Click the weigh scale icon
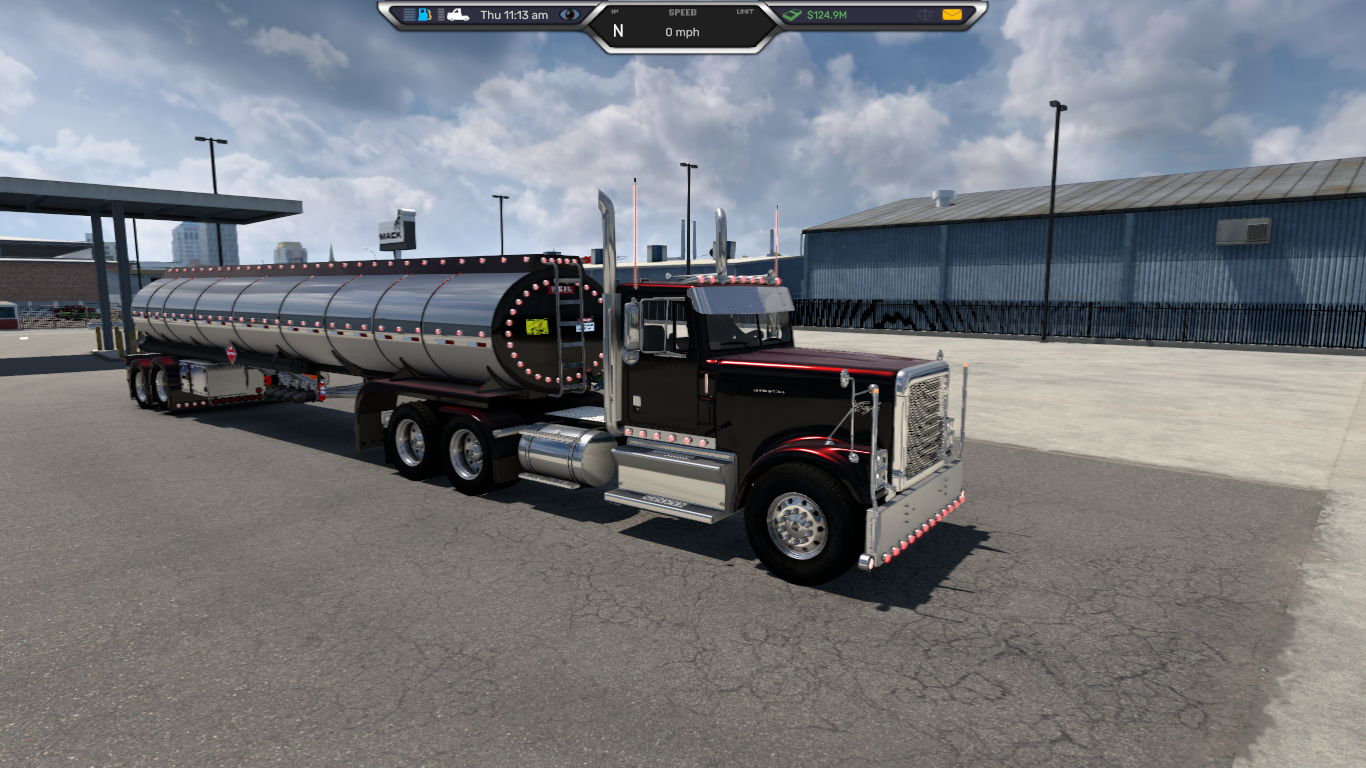Image resolution: width=1366 pixels, height=768 pixels. click(x=924, y=15)
